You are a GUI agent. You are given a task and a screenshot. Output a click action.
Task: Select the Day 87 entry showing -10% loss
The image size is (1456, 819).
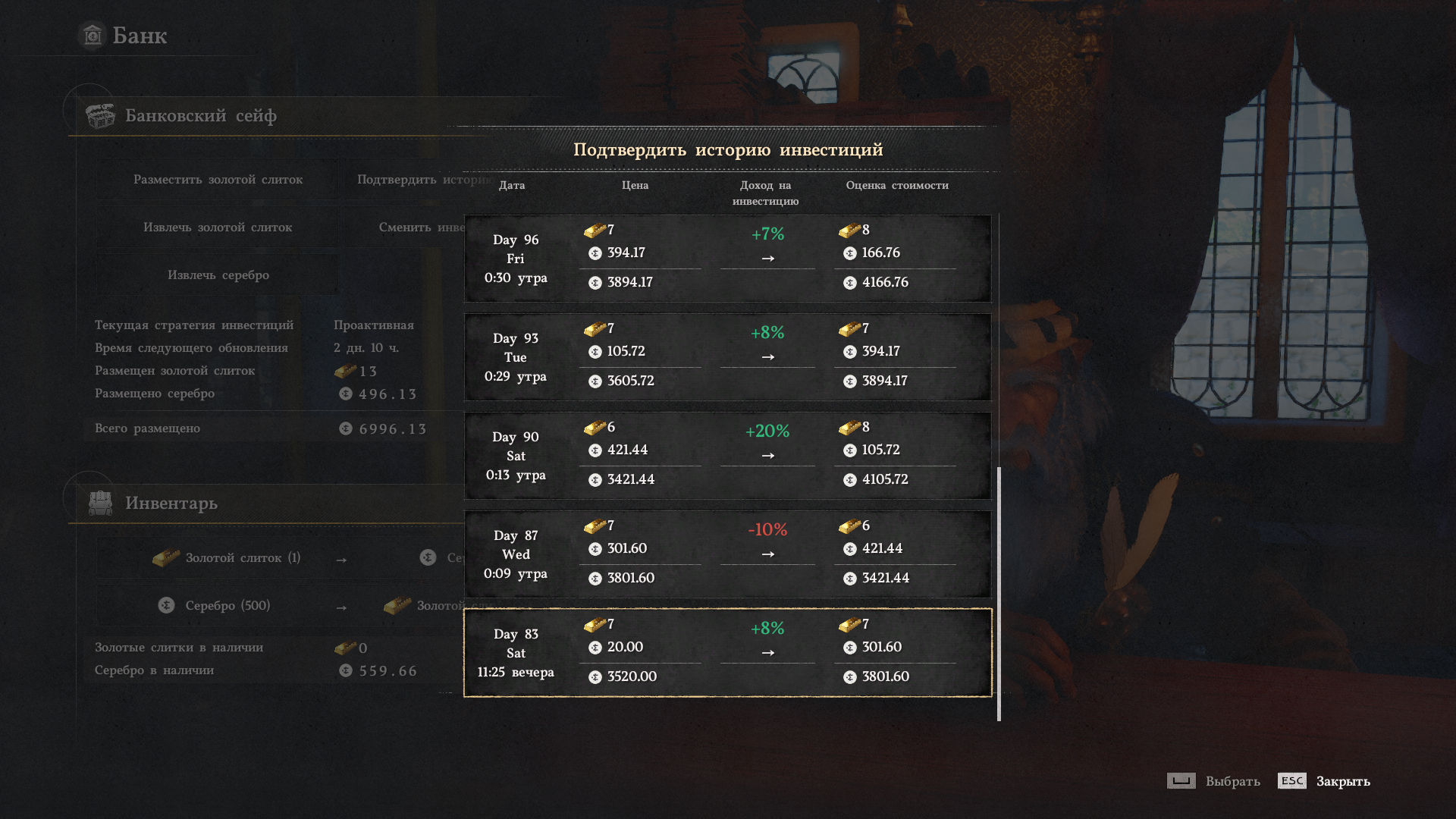[x=727, y=554]
